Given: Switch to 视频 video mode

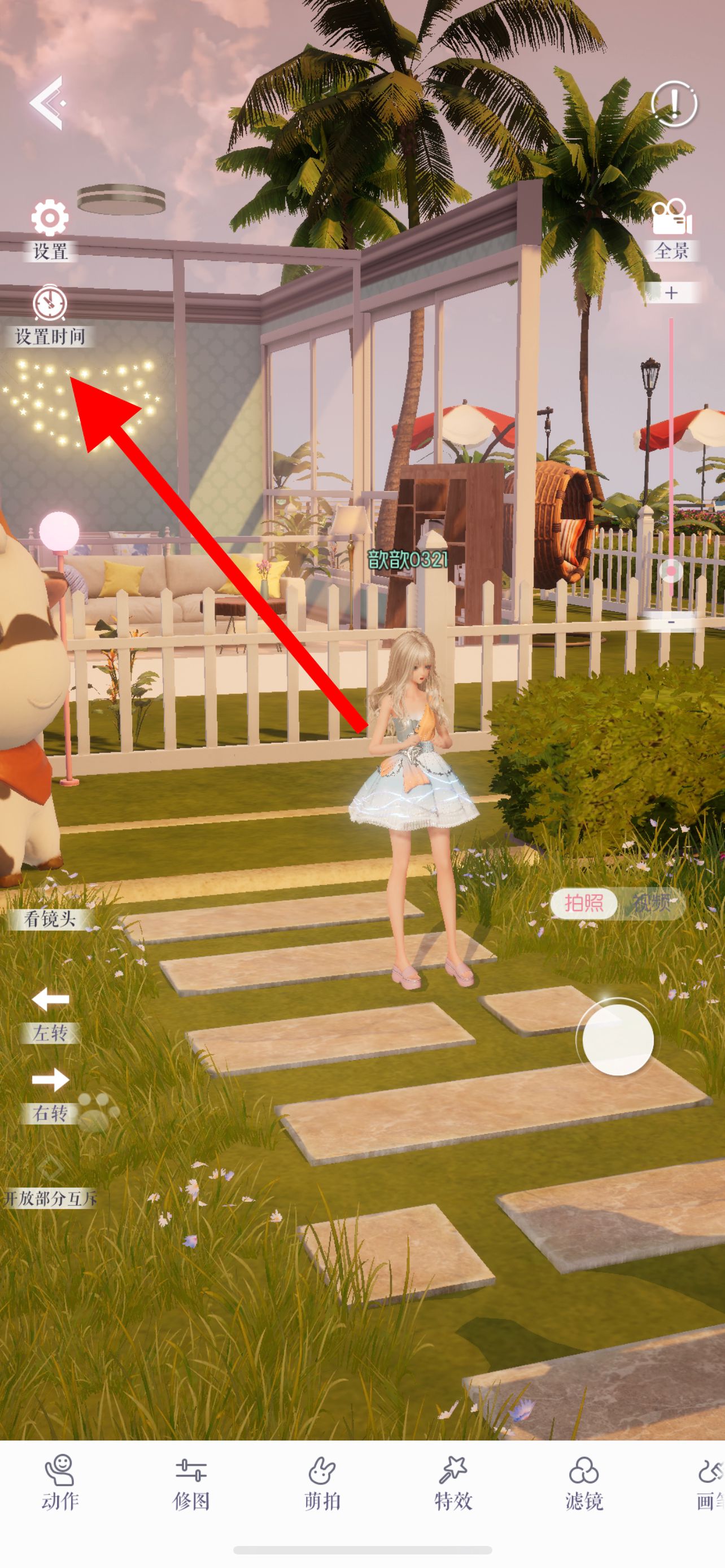Looking at the screenshot, I should [652, 903].
